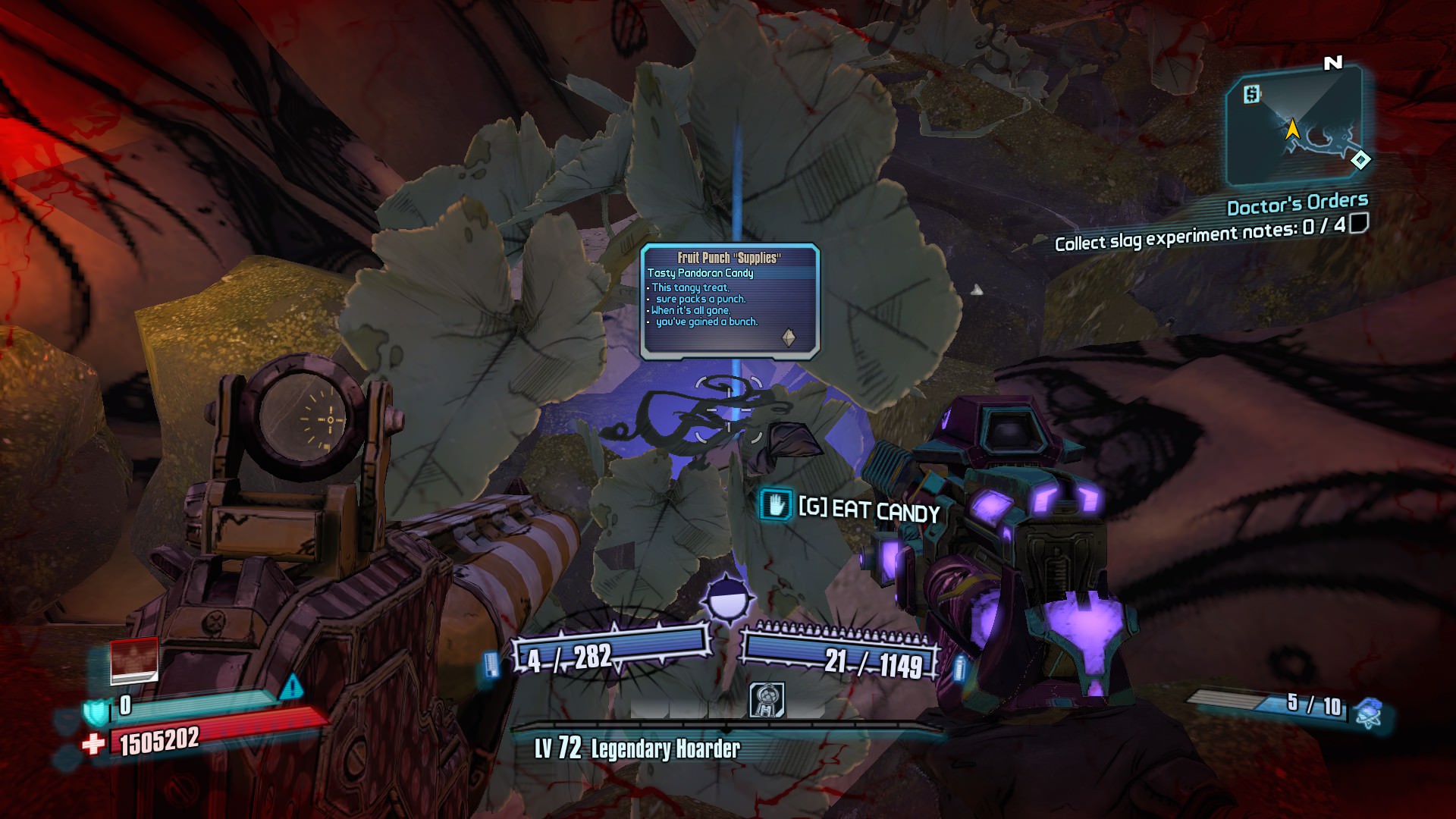Image resolution: width=1456 pixels, height=819 pixels.
Task: Click the shield warning triangle icon
Action: 291,688
